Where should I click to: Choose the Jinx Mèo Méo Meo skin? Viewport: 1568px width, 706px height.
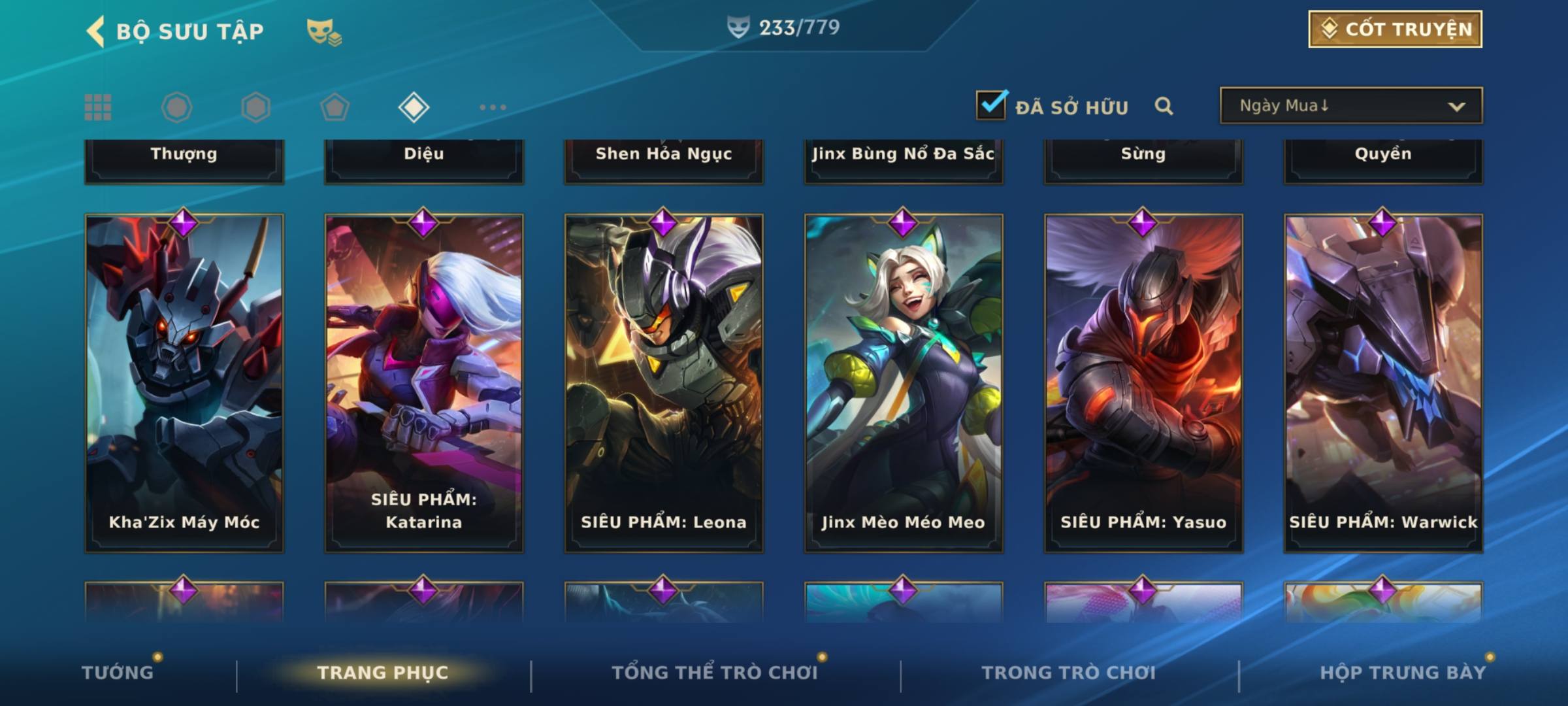pos(904,382)
